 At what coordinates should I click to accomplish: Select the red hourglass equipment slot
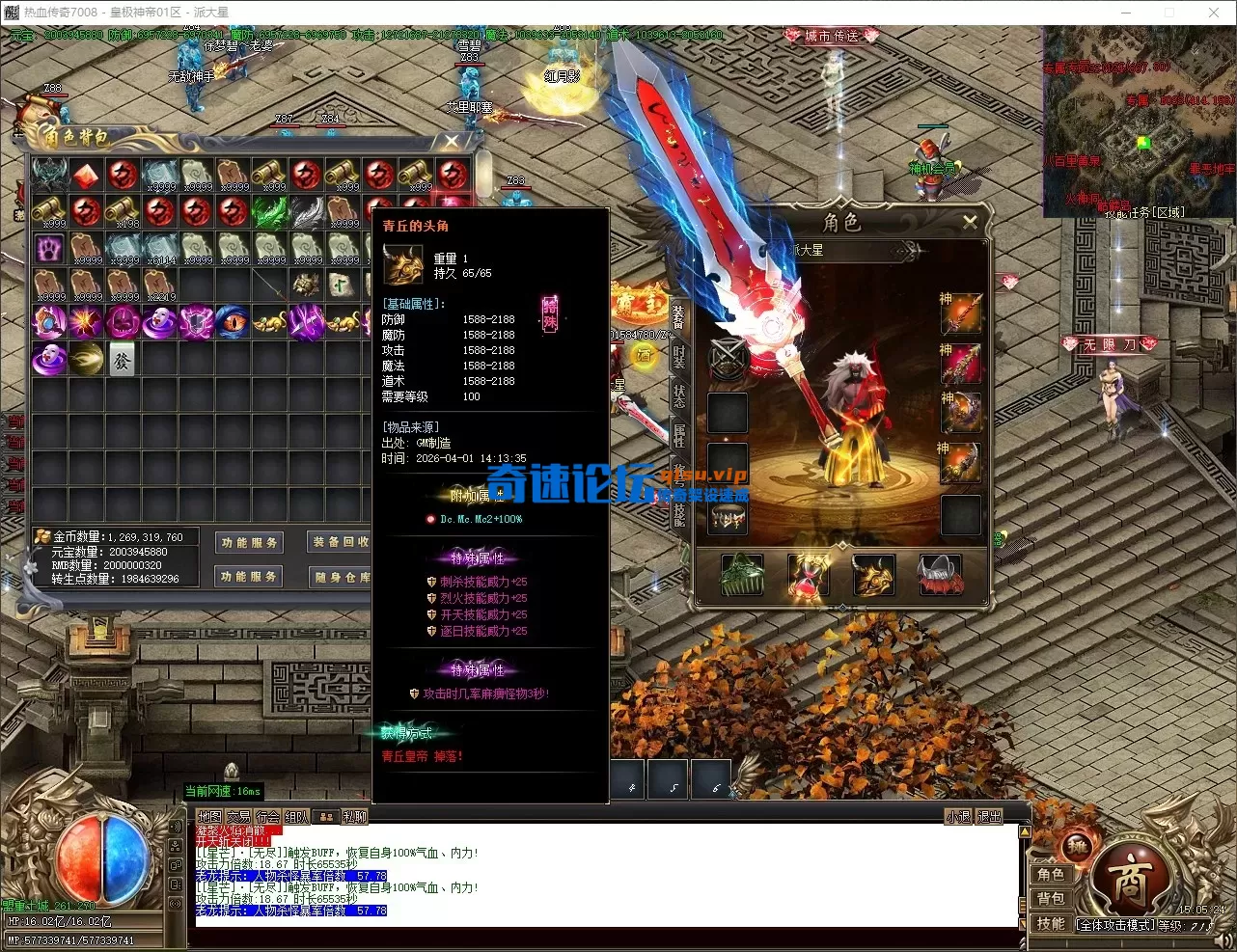[808, 577]
